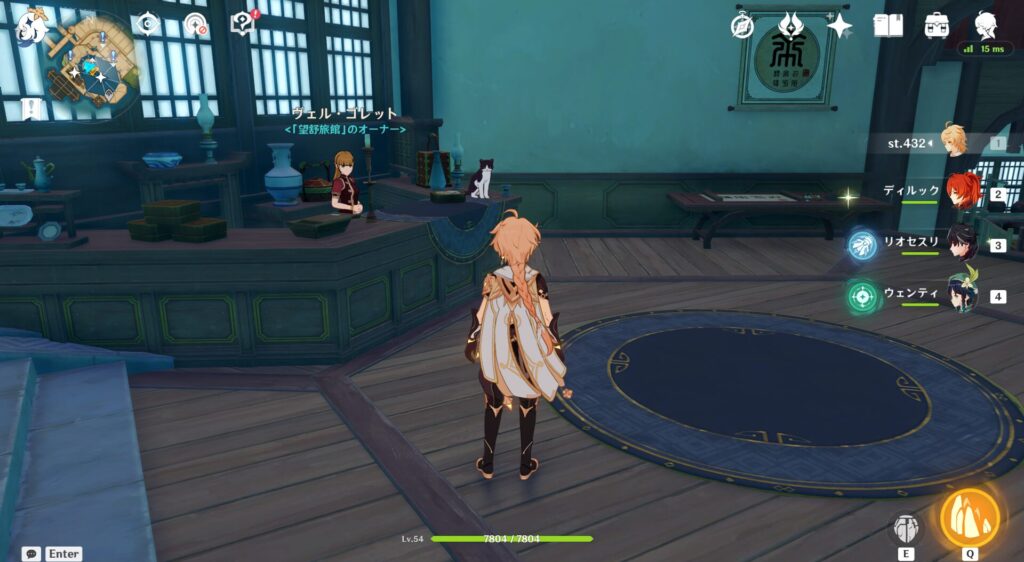Open the target tracking icon with red mark
This screenshot has height=562, width=1024.
pos(195,24)
